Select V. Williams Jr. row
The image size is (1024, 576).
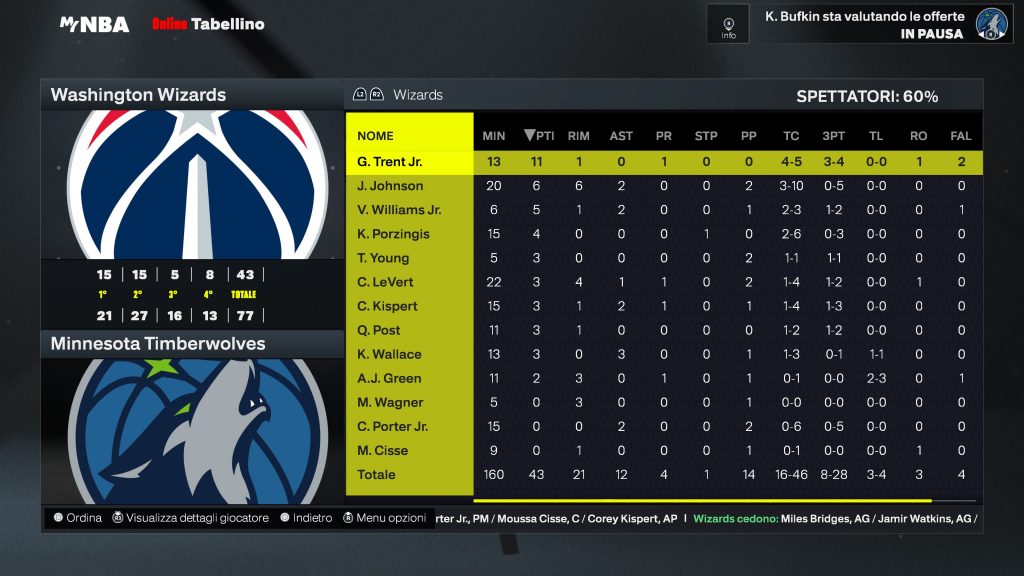(399, 210)
